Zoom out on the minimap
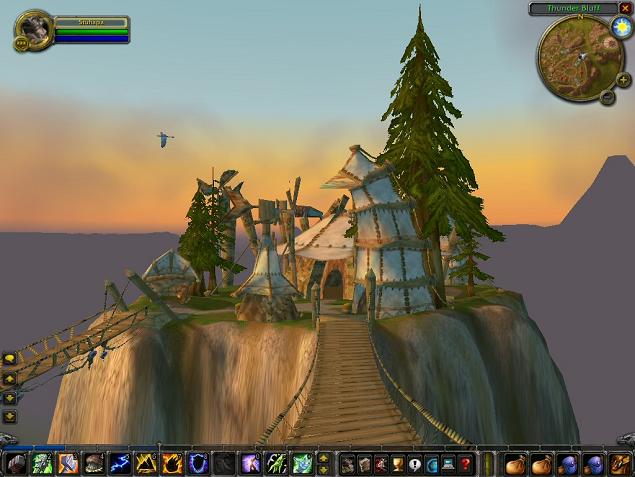Viewport: 635px width, 477px height. tap(606, 96)
